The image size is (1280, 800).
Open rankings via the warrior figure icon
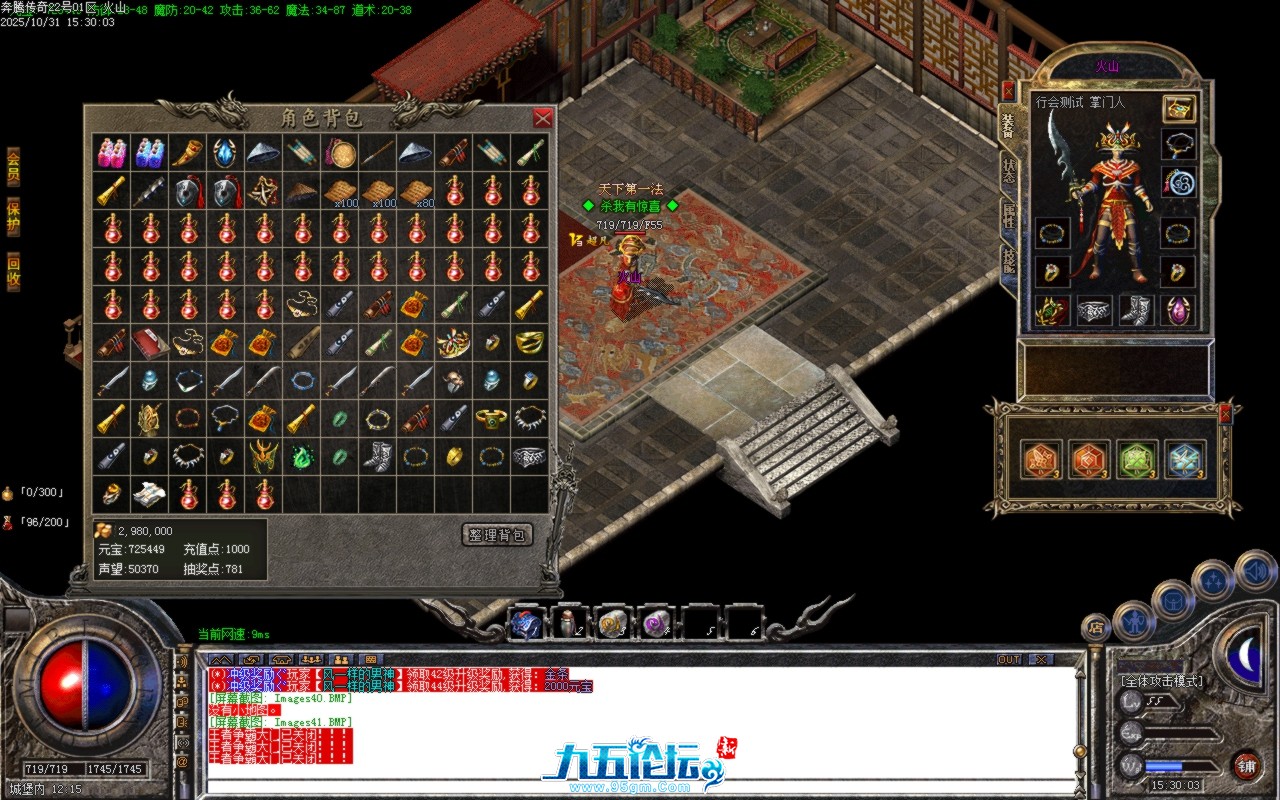1134,622
